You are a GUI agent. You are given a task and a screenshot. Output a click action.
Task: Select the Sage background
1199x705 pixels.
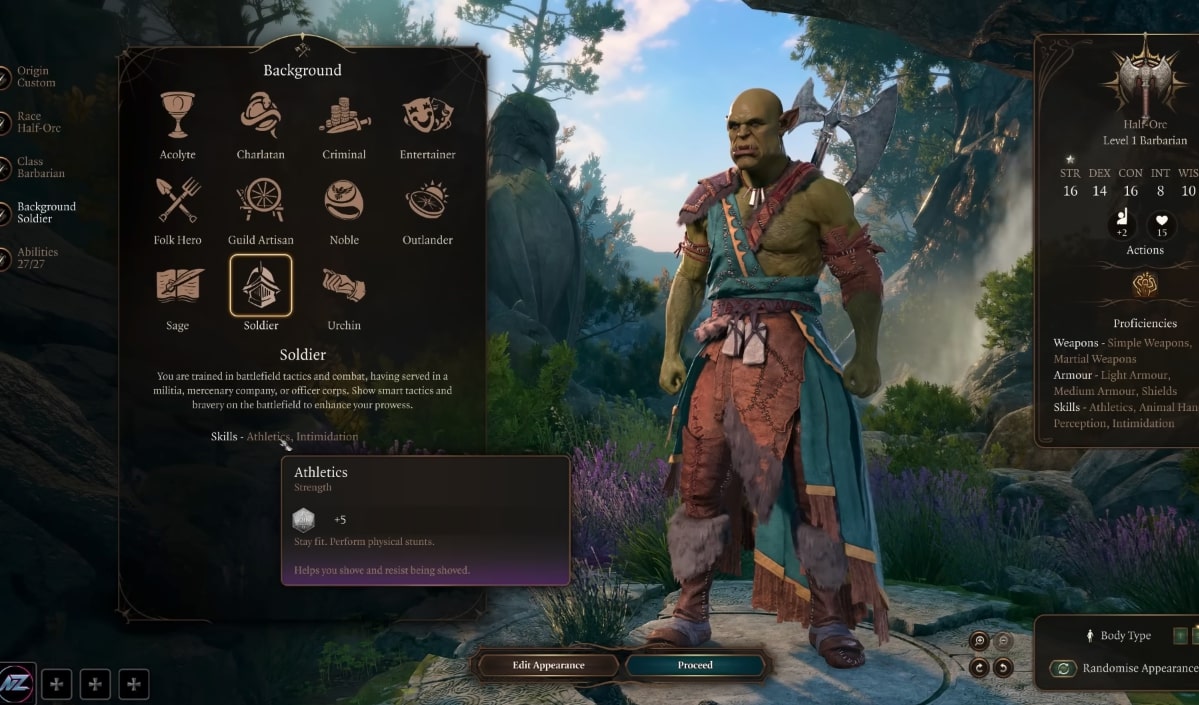pyautogui.click(x=177, y=287)
